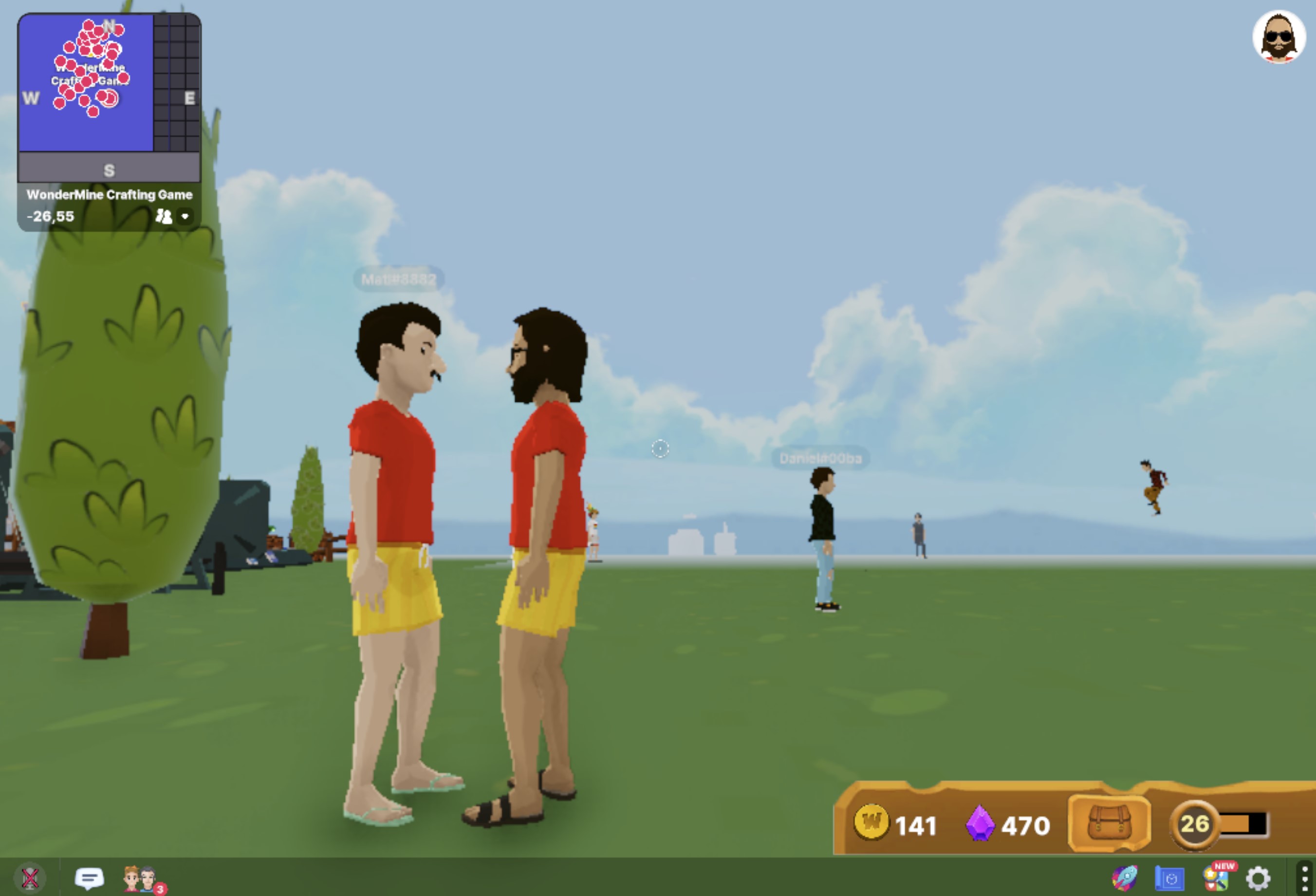Select the level 26 badge

[1194, 824]
